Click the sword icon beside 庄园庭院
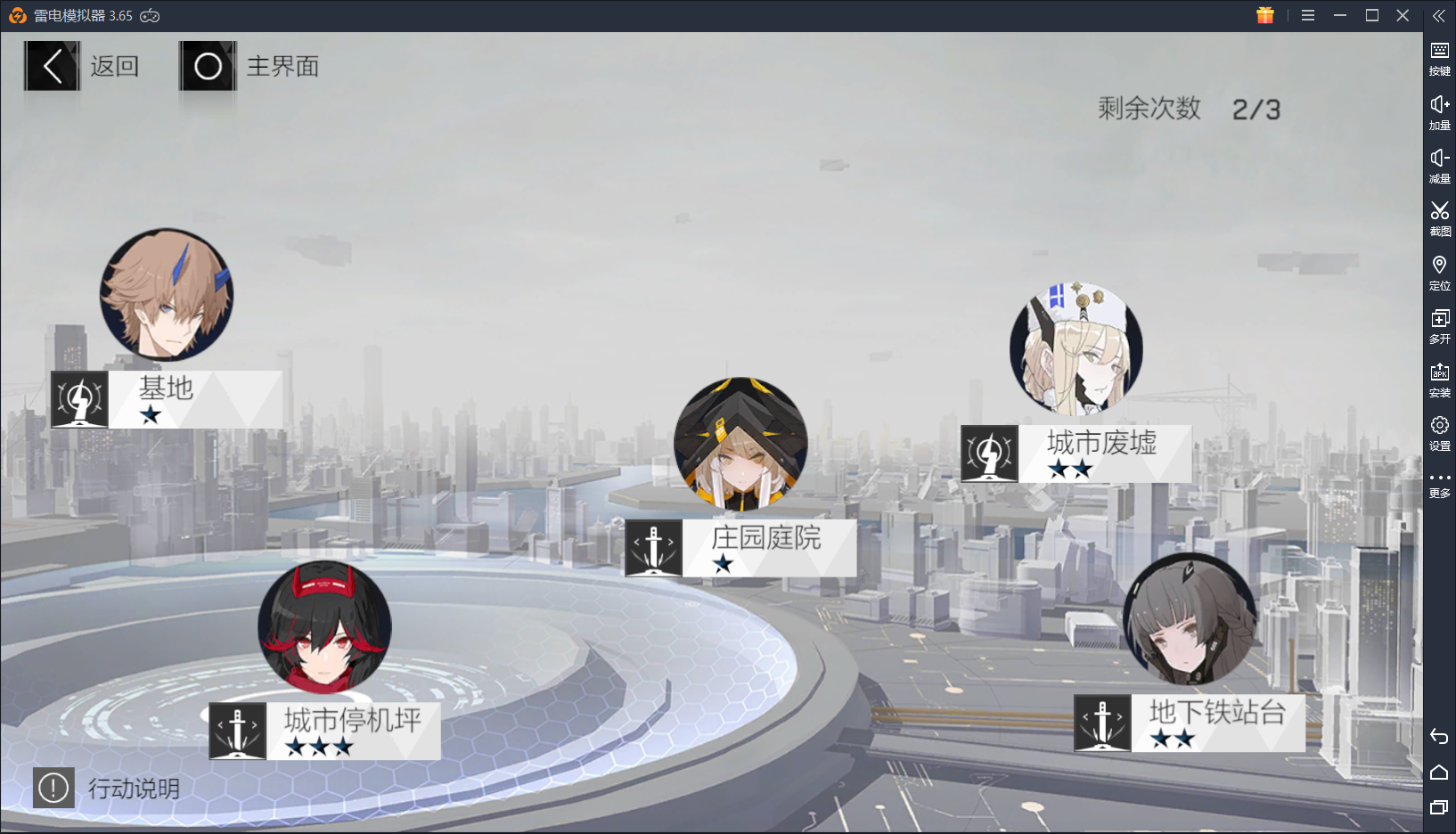 click(653, 548)
